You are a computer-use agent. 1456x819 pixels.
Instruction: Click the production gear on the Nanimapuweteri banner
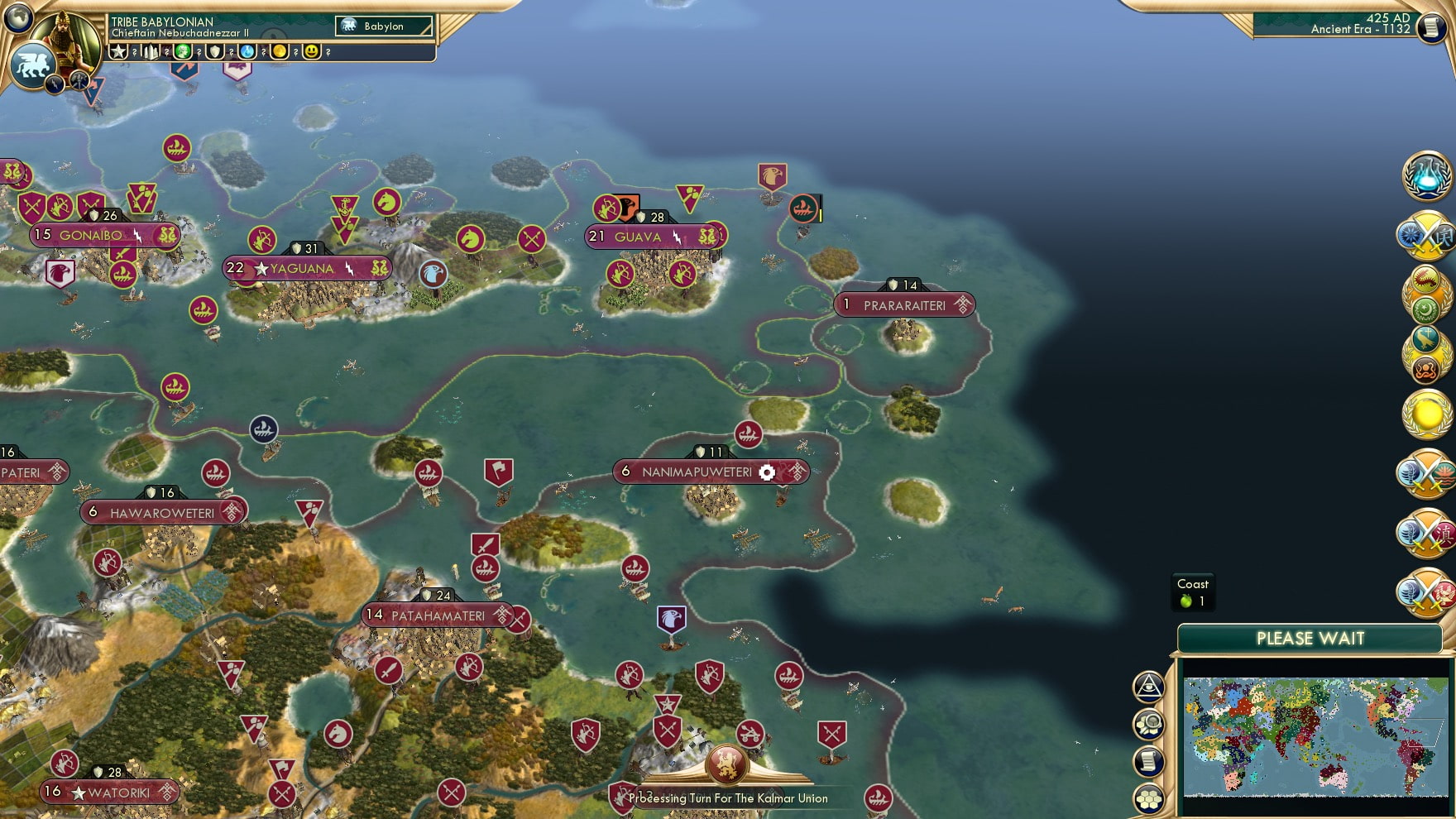click(x=766, y=472)
